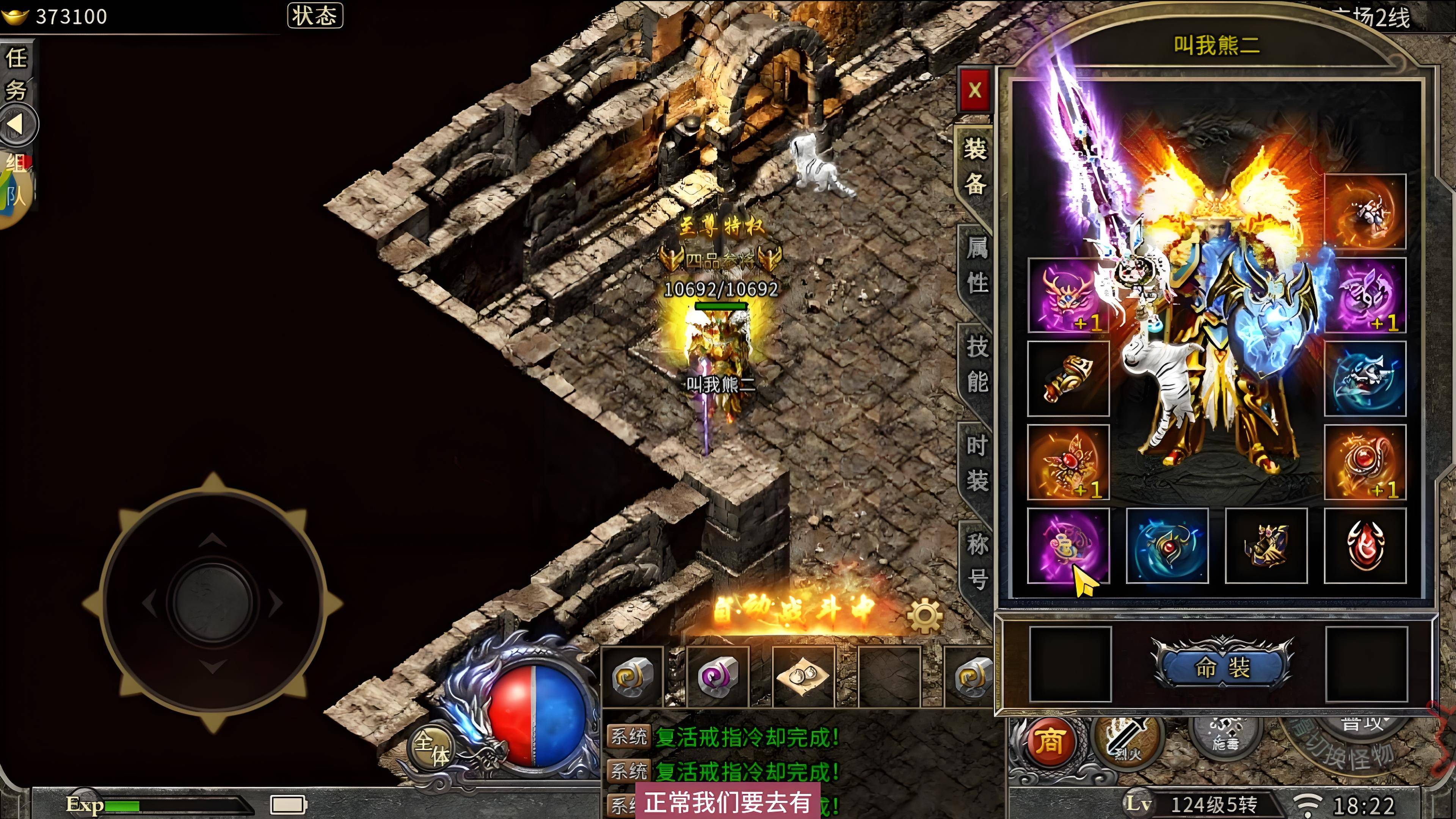This screenshot has height=819, width=1456.
Task: Open the 技能 skills tab
Action: click(976, 364)
